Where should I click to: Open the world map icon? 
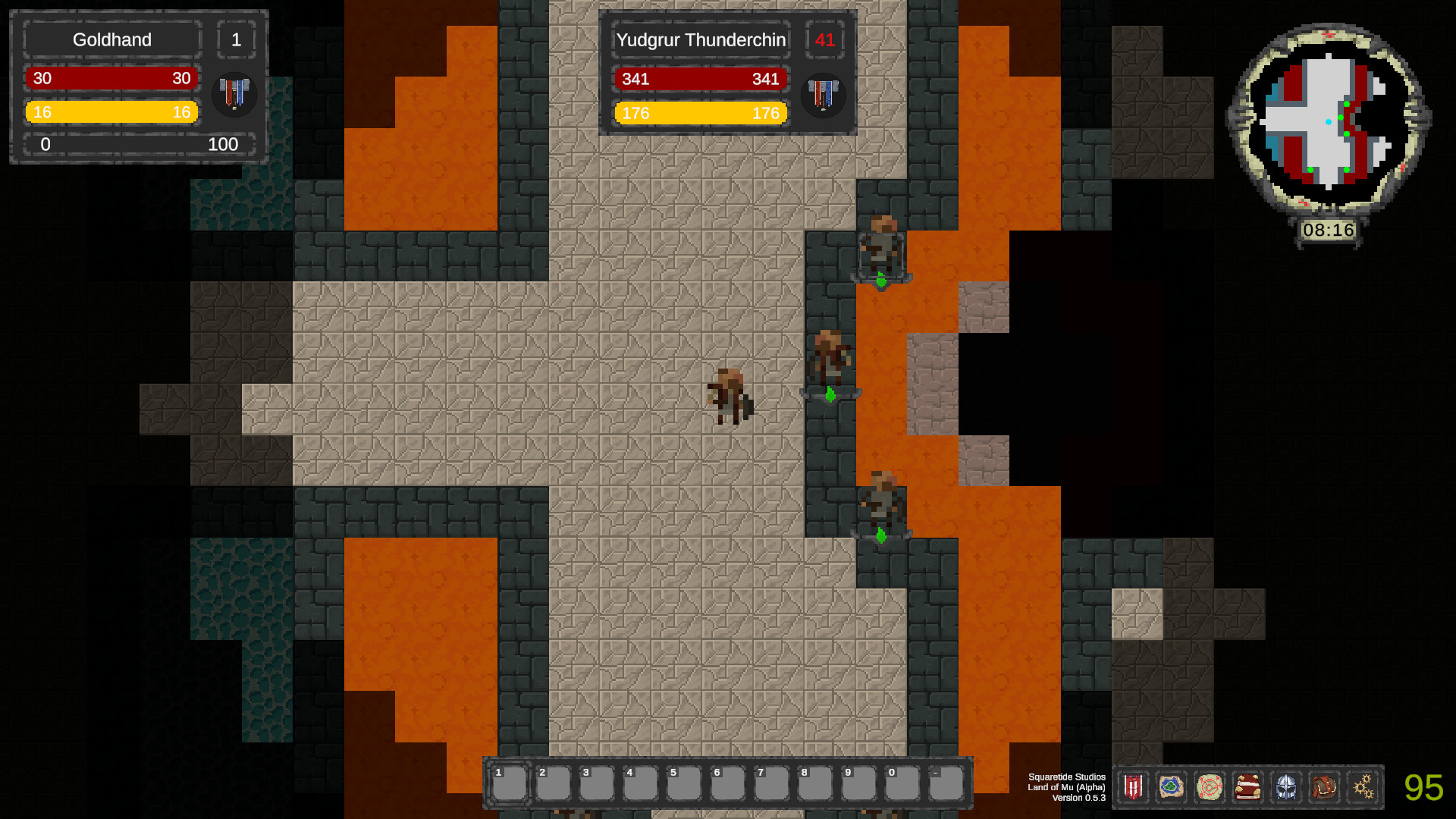(x=1171, y=786)
